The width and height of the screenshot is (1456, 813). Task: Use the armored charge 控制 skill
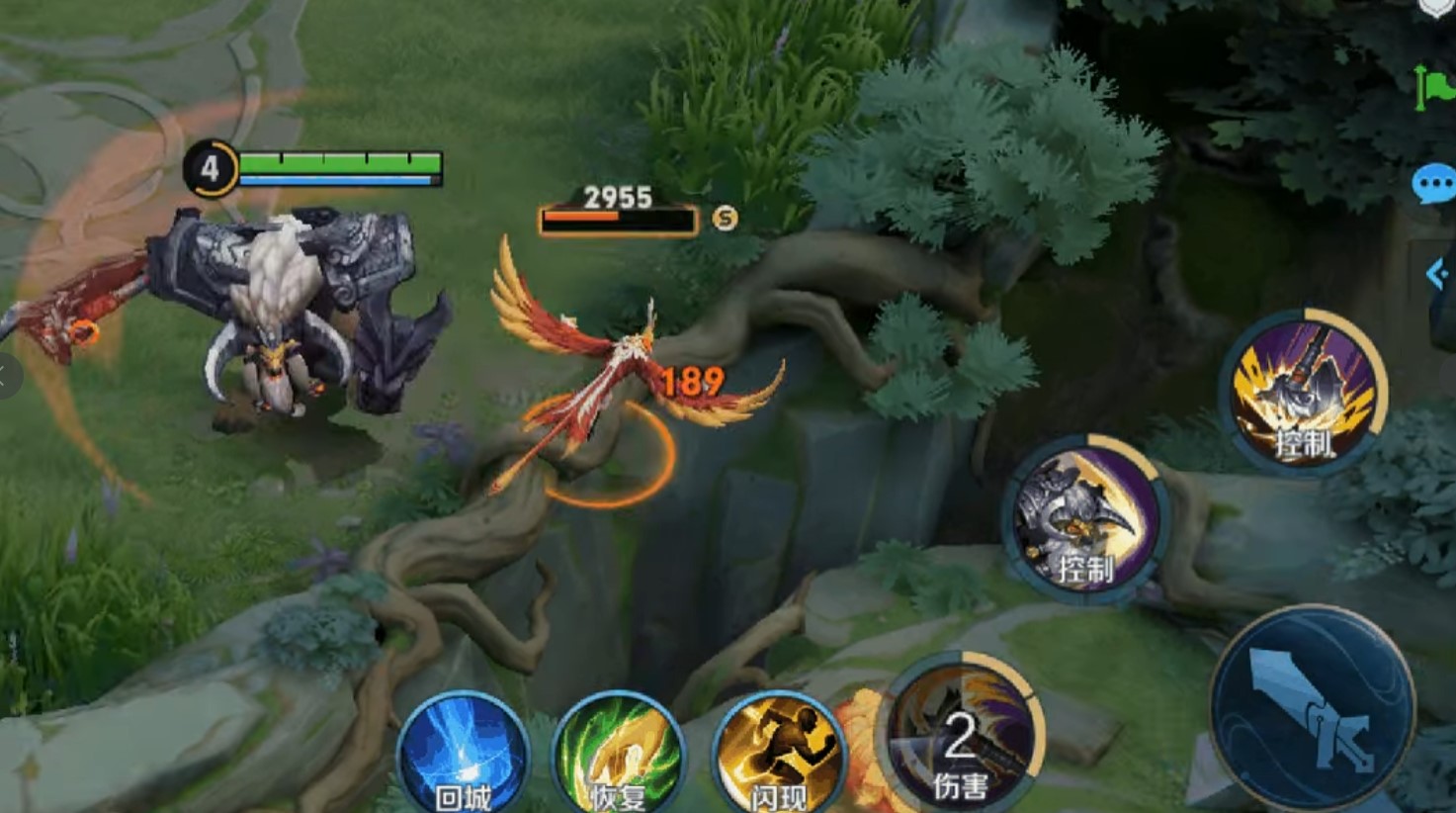pyautogui.click(x=1086, y=518)
